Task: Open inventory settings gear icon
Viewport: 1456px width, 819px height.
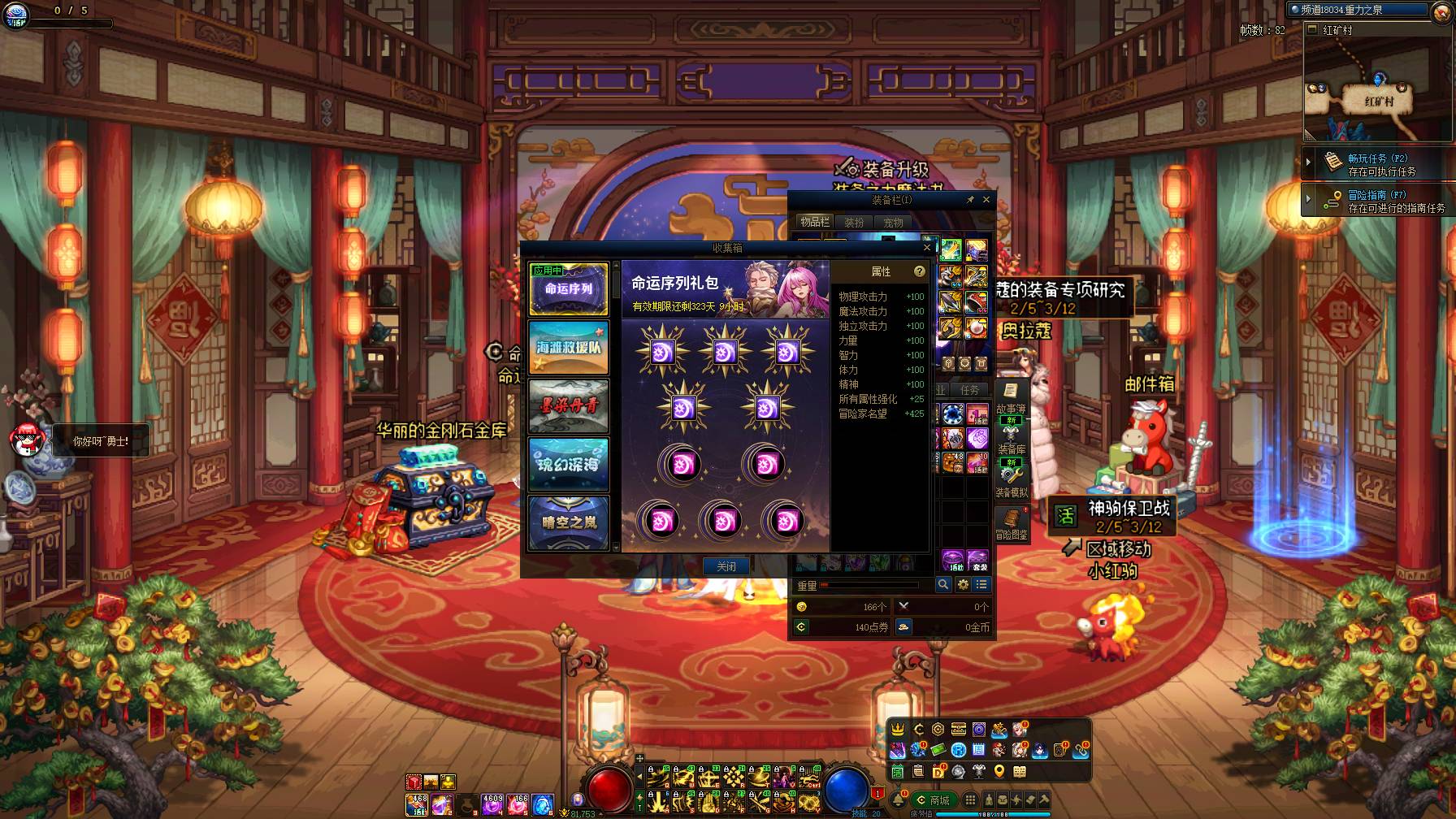Action: coord(963,584)
